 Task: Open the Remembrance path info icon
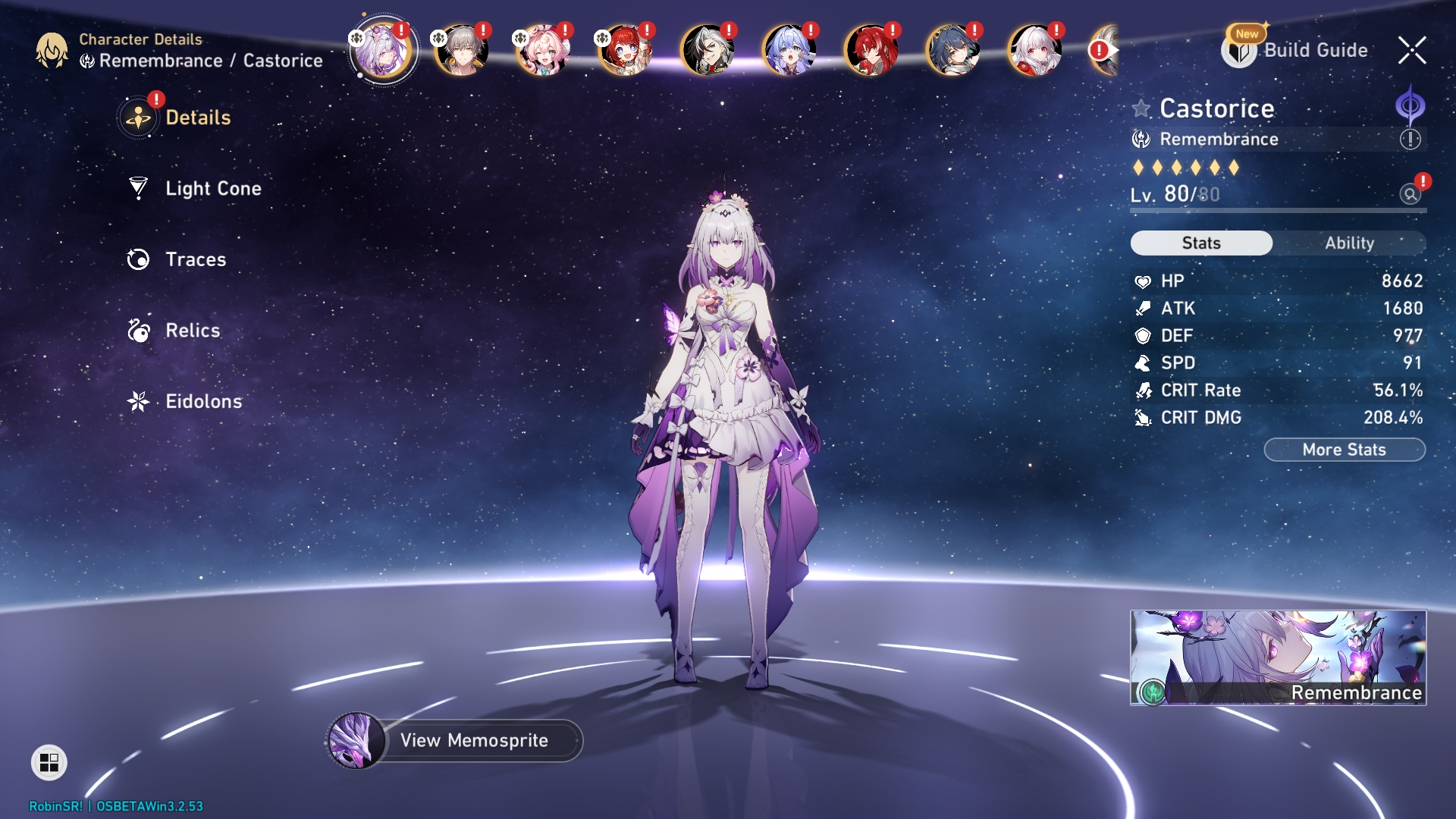(1410, 140)
